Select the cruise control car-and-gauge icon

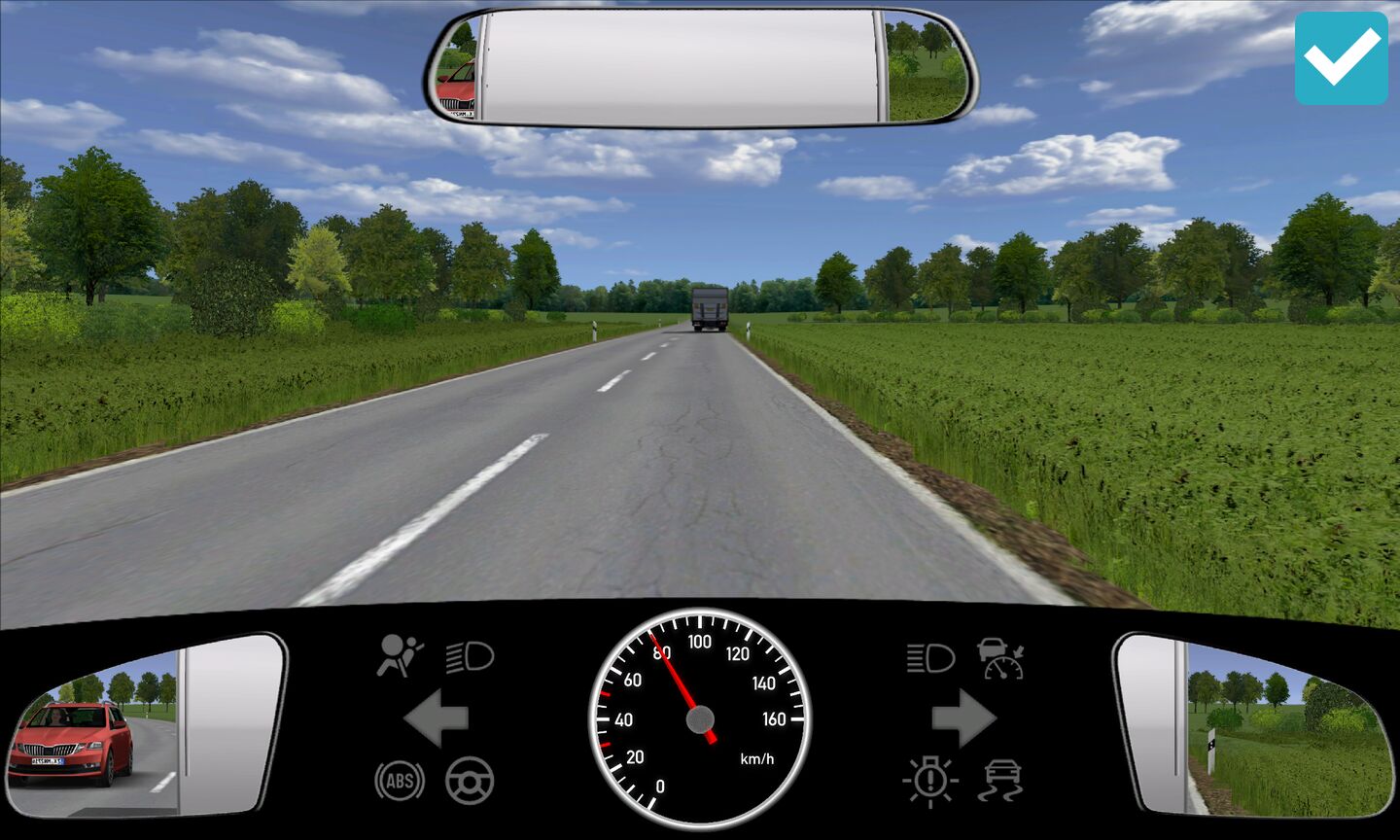click(x=1001, y=658)
